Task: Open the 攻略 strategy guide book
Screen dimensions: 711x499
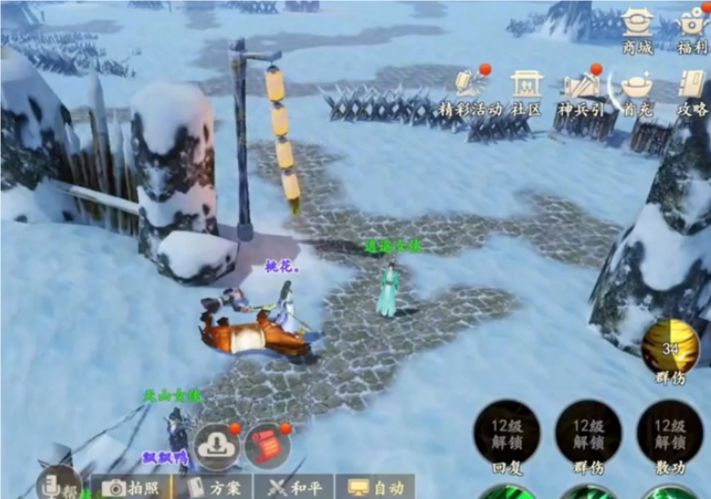Action: click(692, 90)
